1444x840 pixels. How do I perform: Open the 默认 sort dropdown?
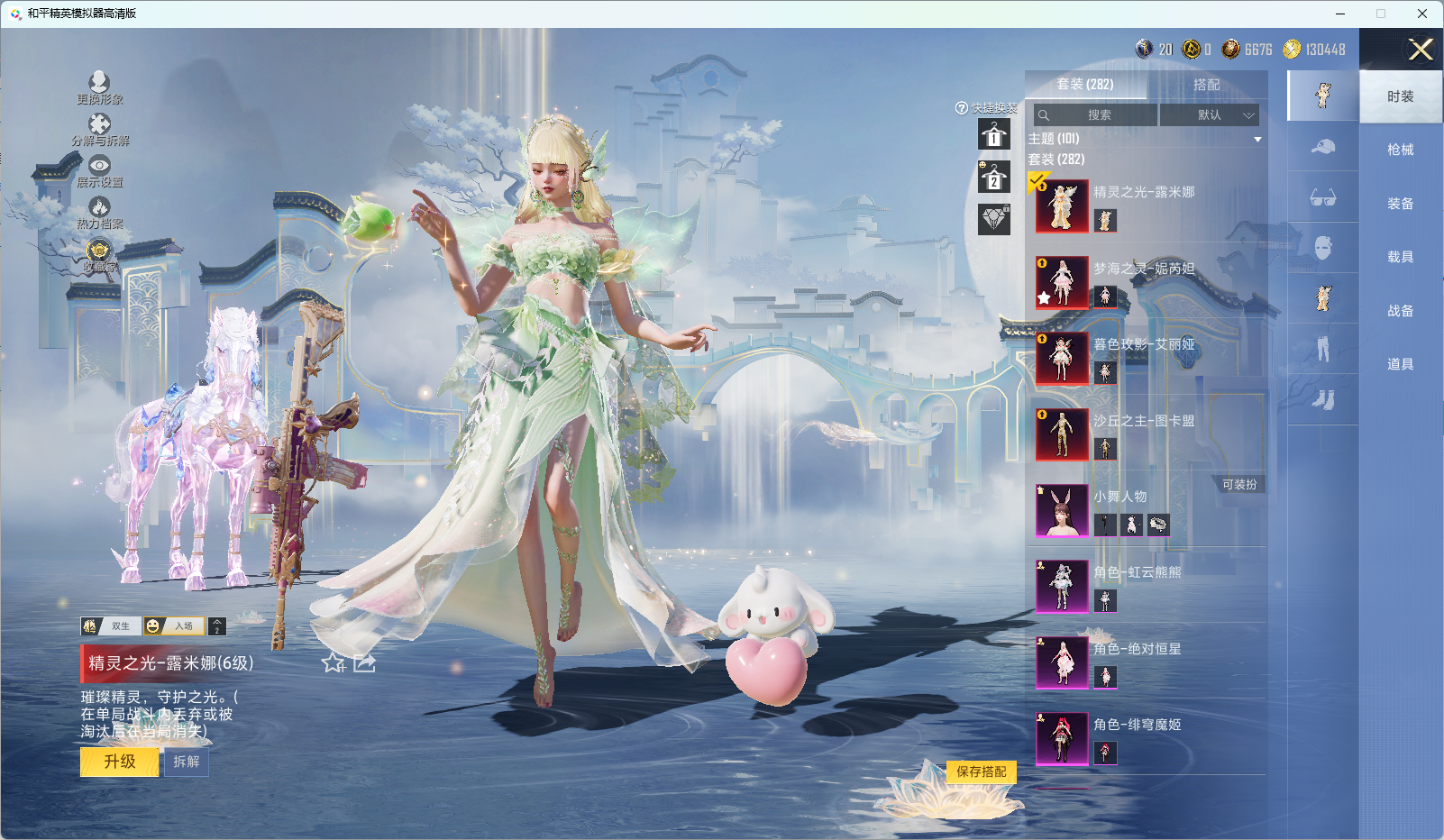point(1209,115)
